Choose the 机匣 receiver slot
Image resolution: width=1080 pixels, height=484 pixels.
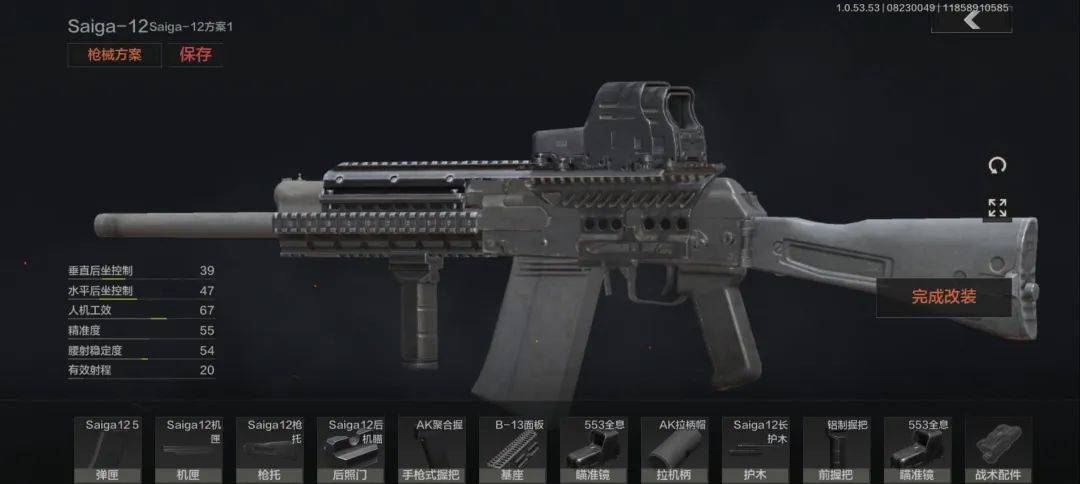click(x=191, y=450)
